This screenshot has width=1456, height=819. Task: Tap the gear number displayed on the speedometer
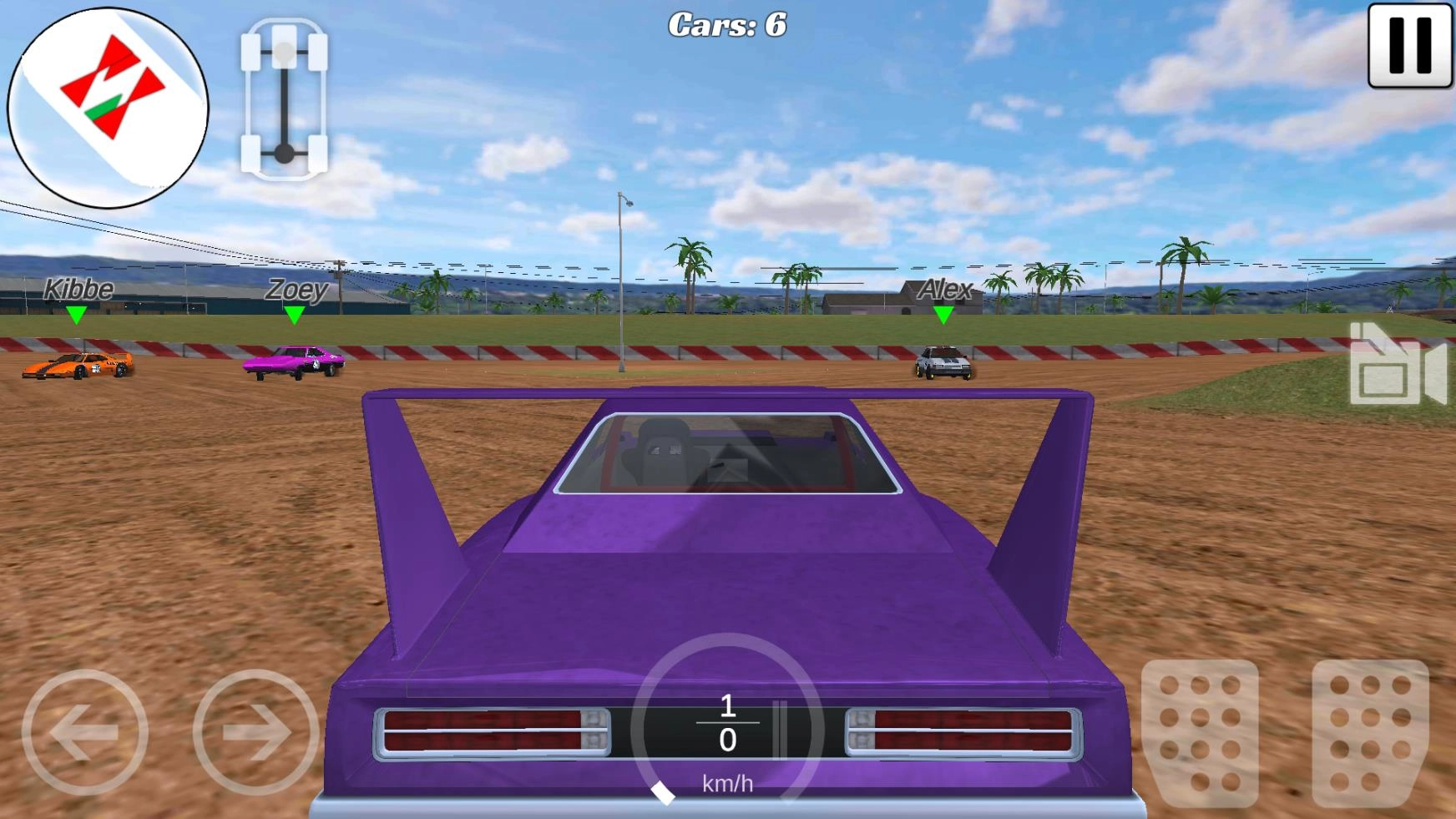(728, 705)
